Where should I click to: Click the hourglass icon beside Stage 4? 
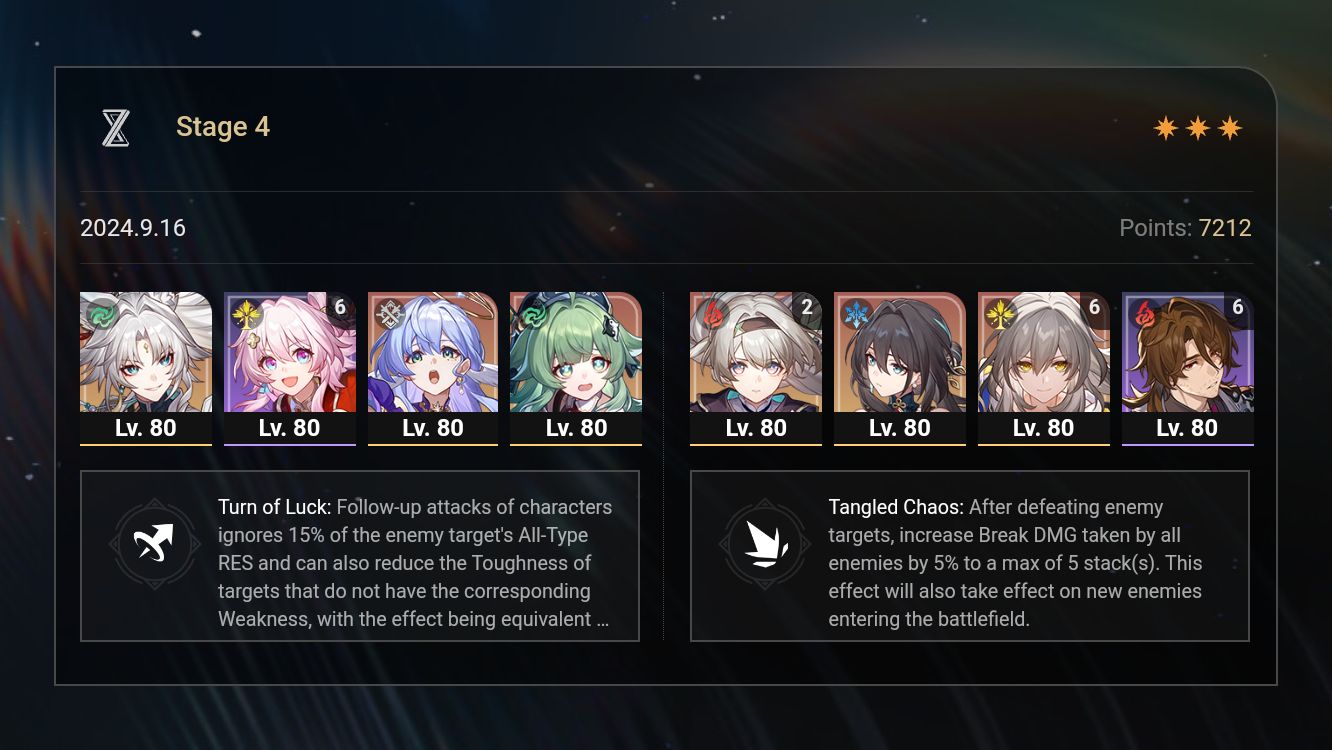point(116,127)
